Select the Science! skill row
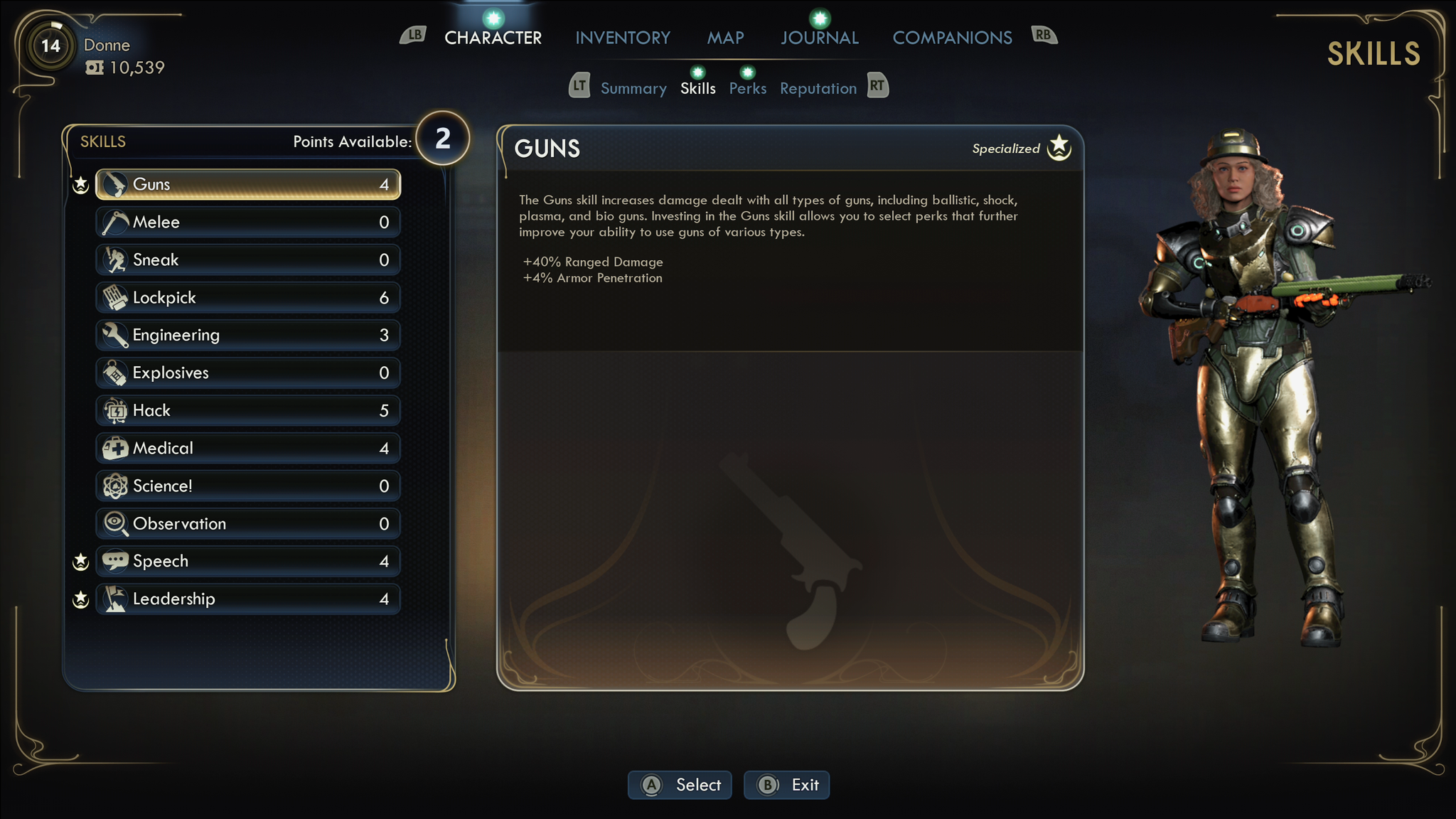Image resolution: width=1456 pixels, height=819 pixels. 247,486
